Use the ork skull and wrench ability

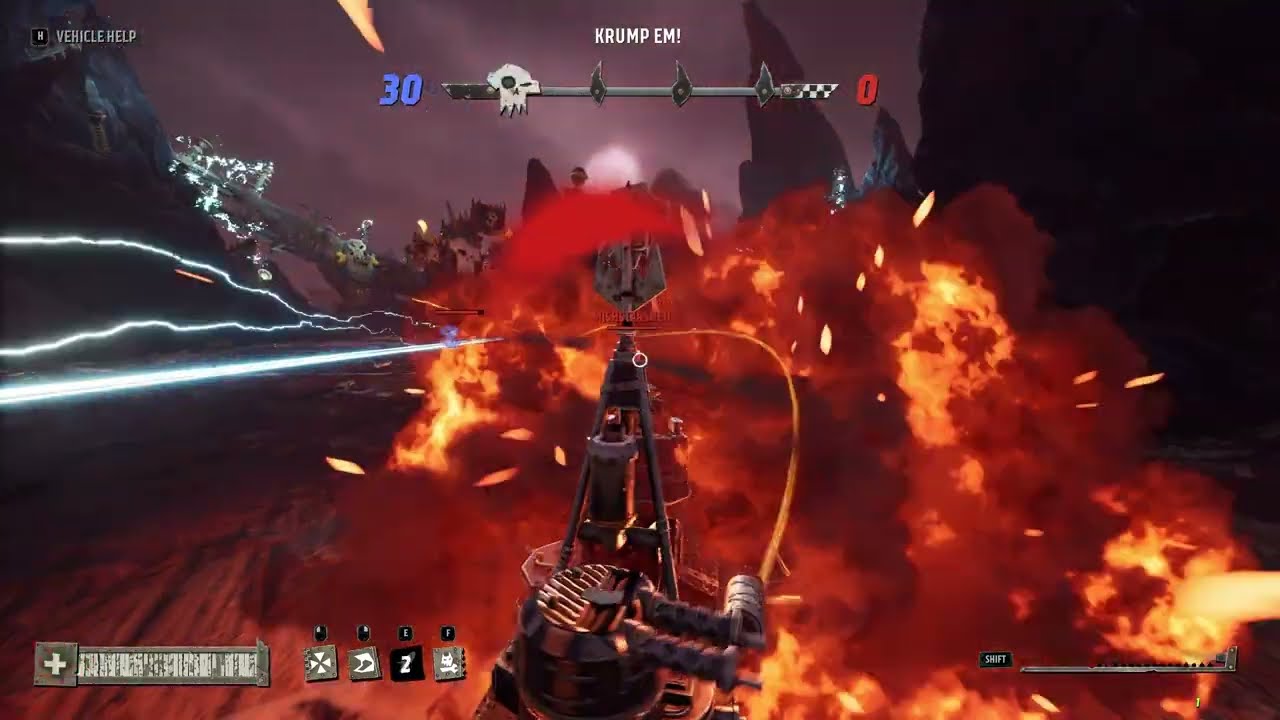coord(449,663)
